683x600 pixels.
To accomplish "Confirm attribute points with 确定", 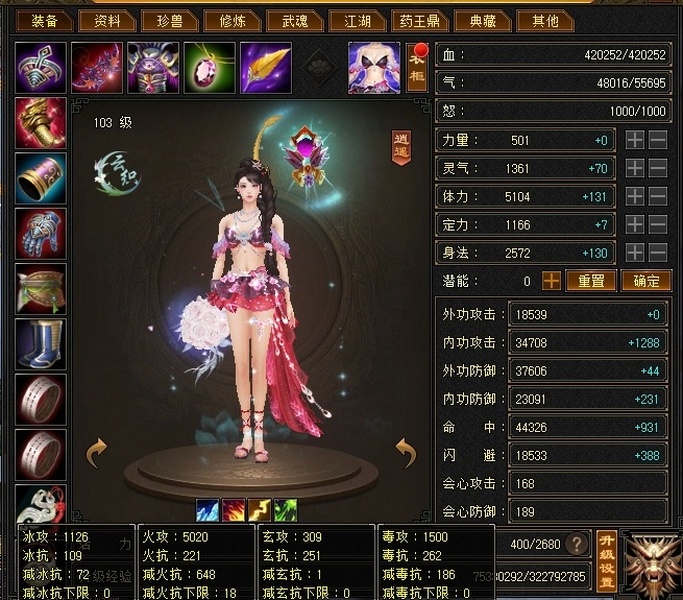I will pyautogui.click(x=645, y=281).
